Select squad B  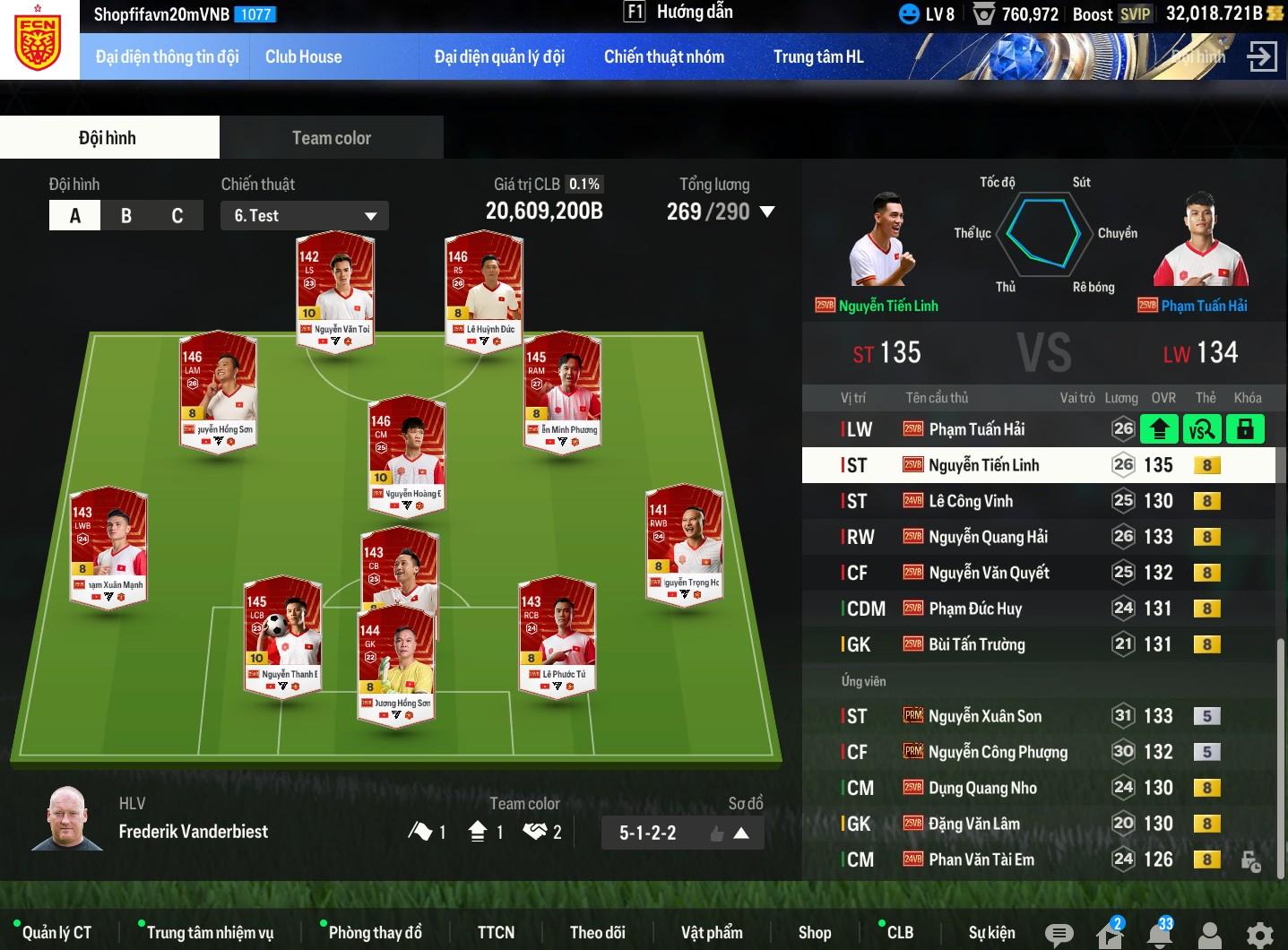tap(126, 216)
